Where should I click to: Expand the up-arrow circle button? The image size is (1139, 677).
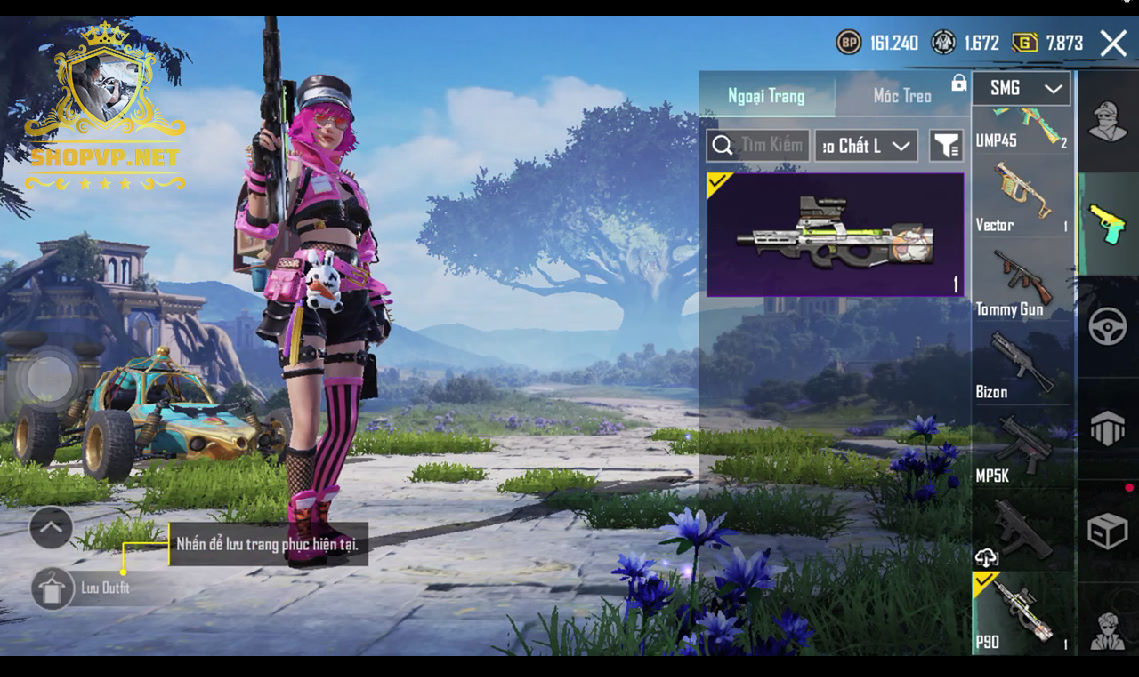[x=51, y=527]
